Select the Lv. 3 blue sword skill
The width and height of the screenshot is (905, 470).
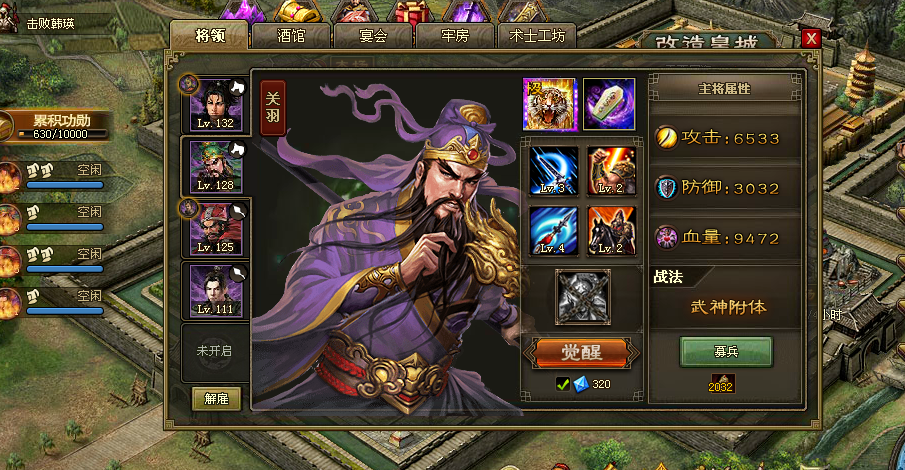554,171
